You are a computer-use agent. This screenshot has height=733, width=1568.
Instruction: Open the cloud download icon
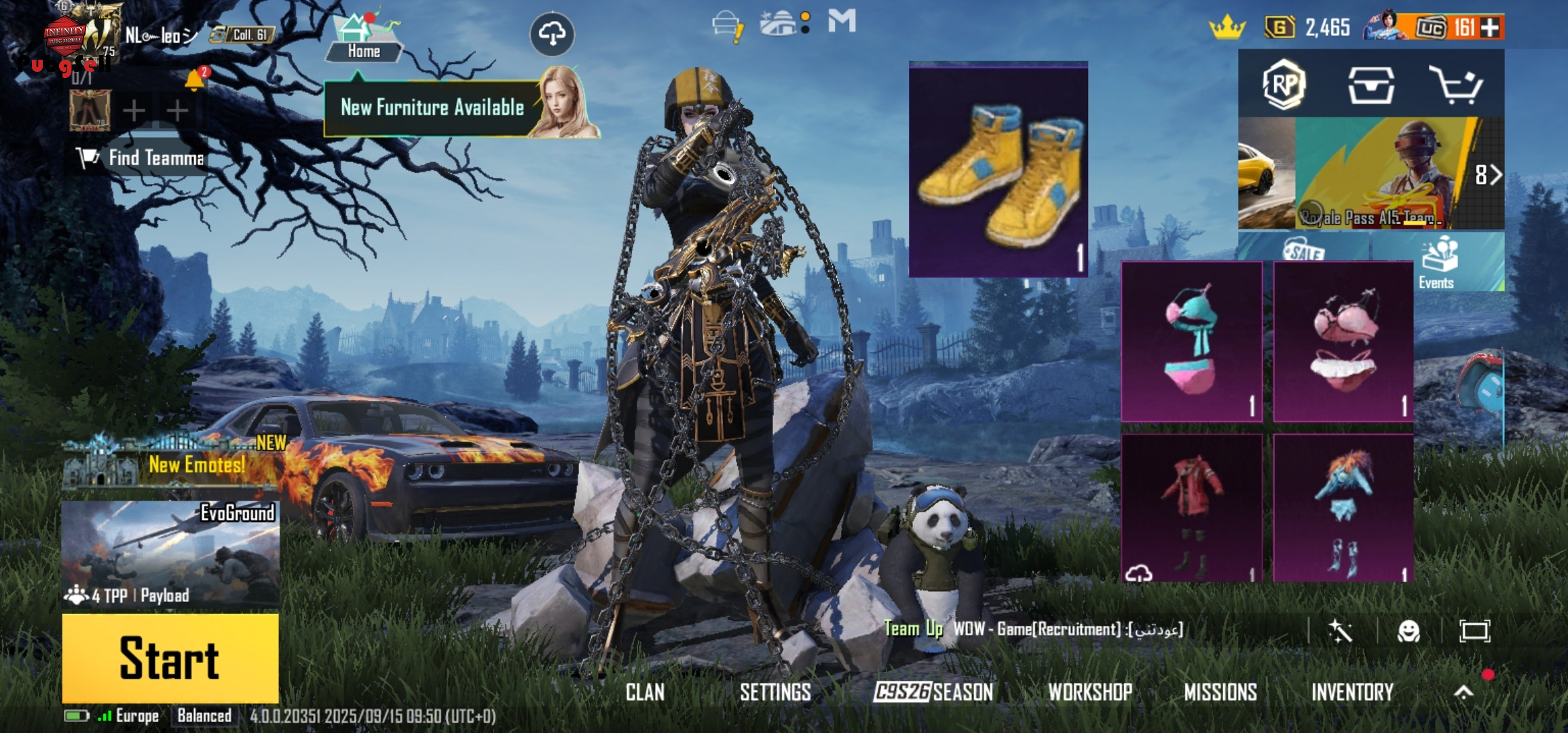[552, 33]
